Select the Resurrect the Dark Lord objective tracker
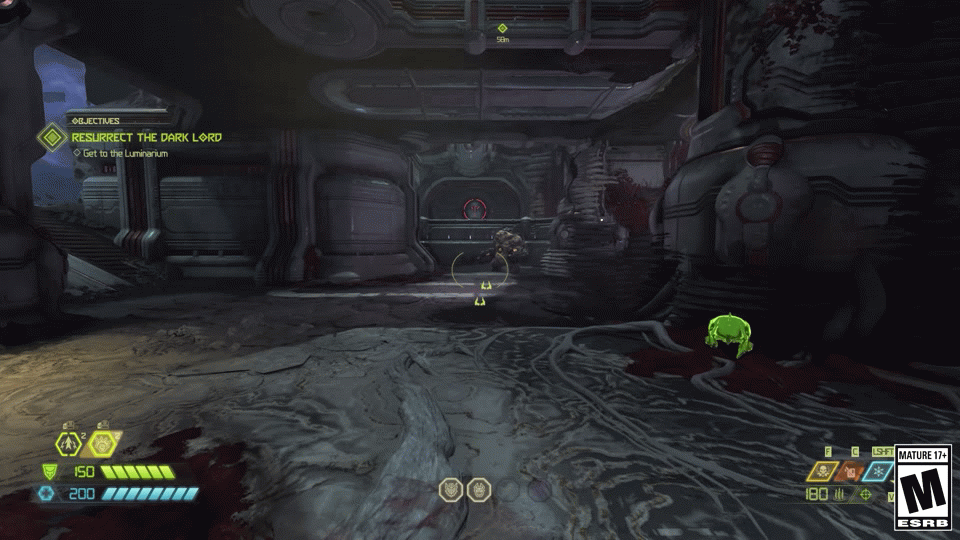Image resolution: width=960 pixels, height=540 pixels. 145,137
